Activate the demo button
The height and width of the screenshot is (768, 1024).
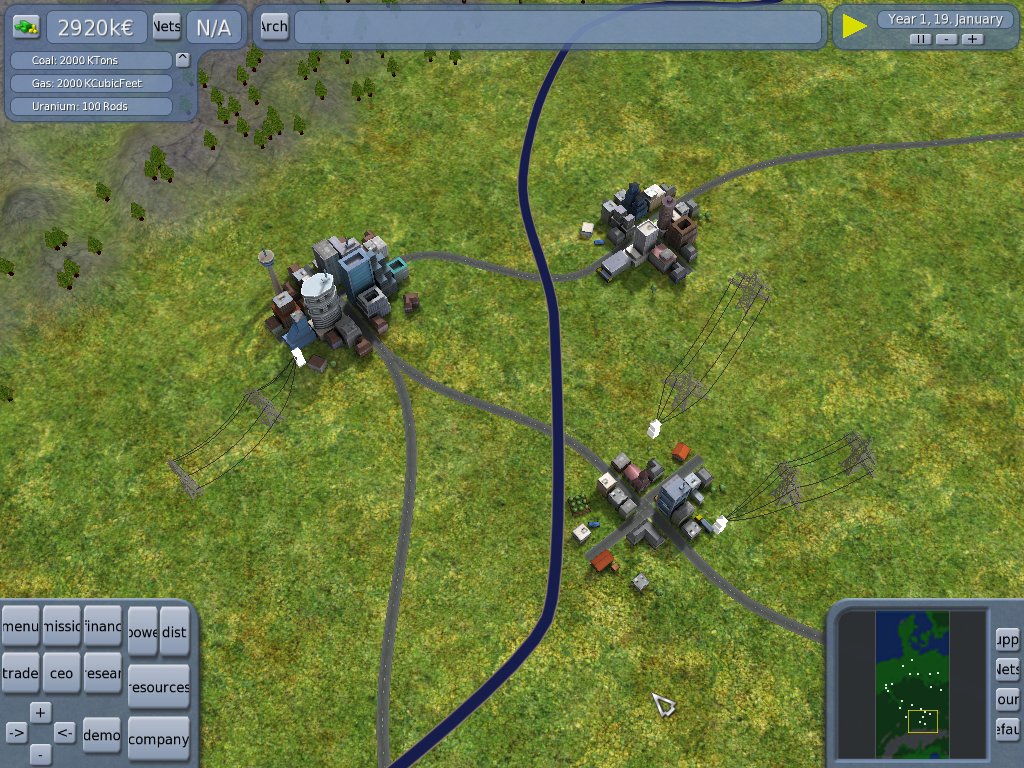[x=102, y=734]
